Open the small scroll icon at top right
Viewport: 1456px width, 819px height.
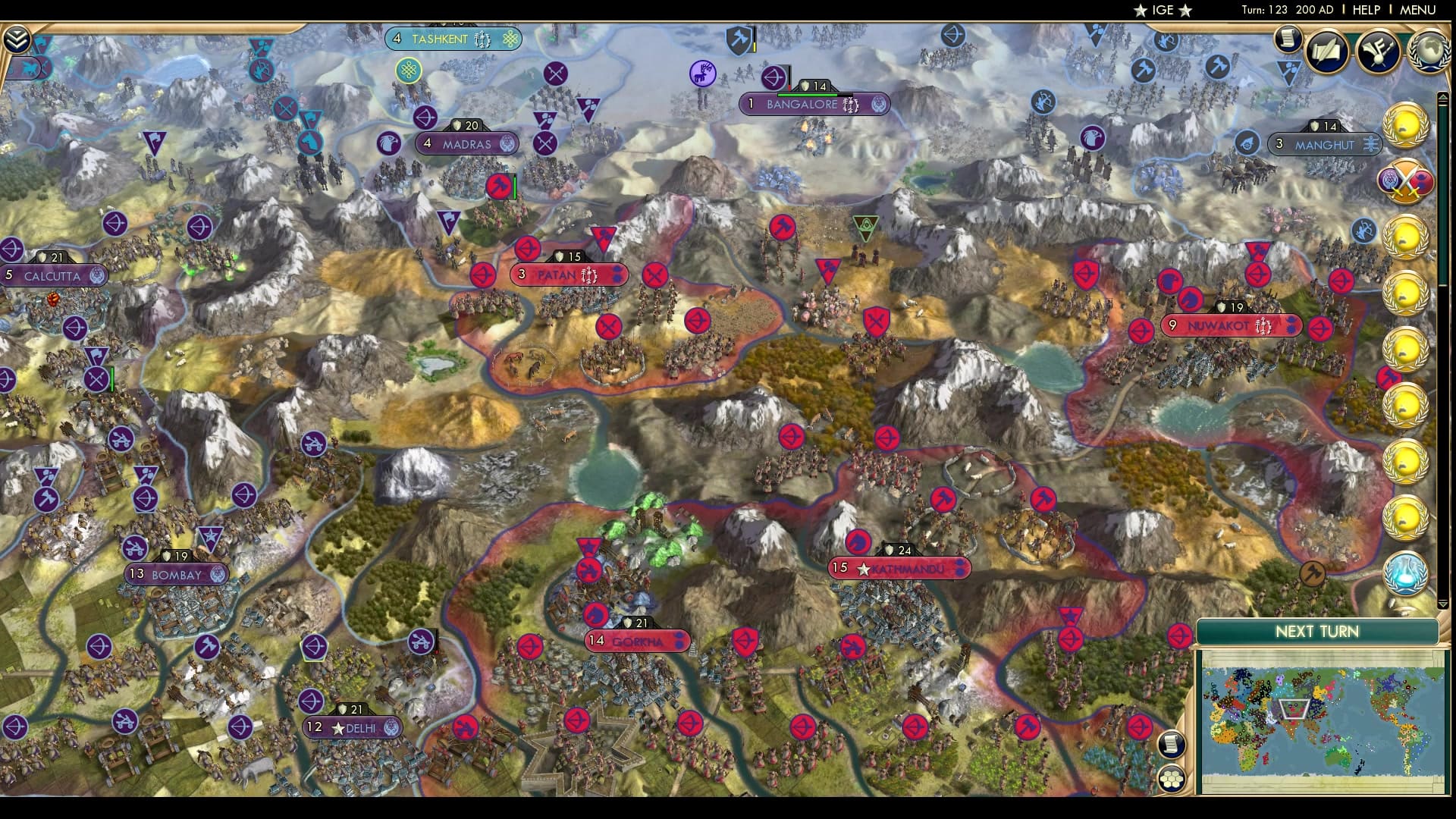1287,39
